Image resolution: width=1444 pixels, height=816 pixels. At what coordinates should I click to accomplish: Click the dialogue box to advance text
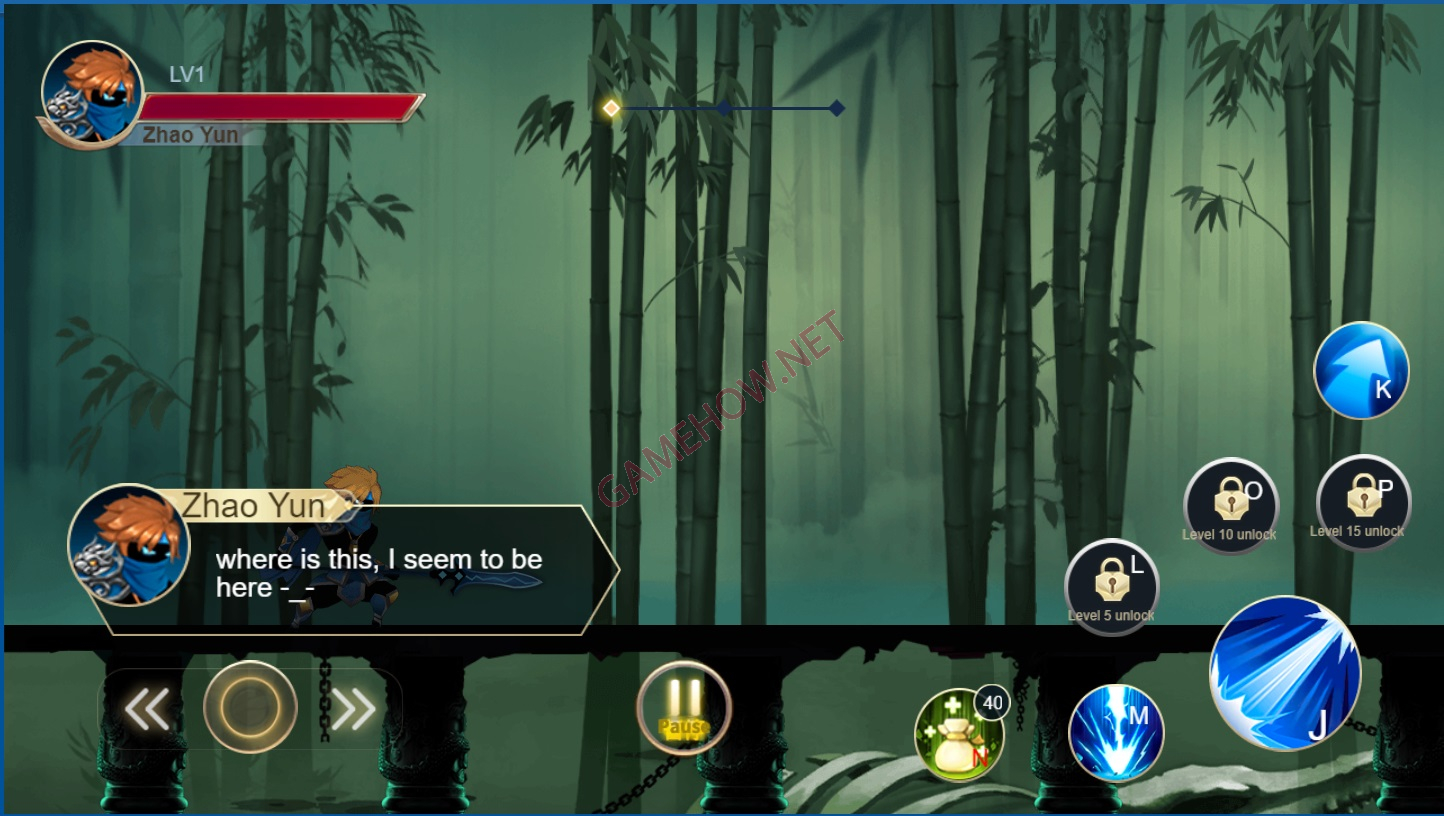pos(380,570)
